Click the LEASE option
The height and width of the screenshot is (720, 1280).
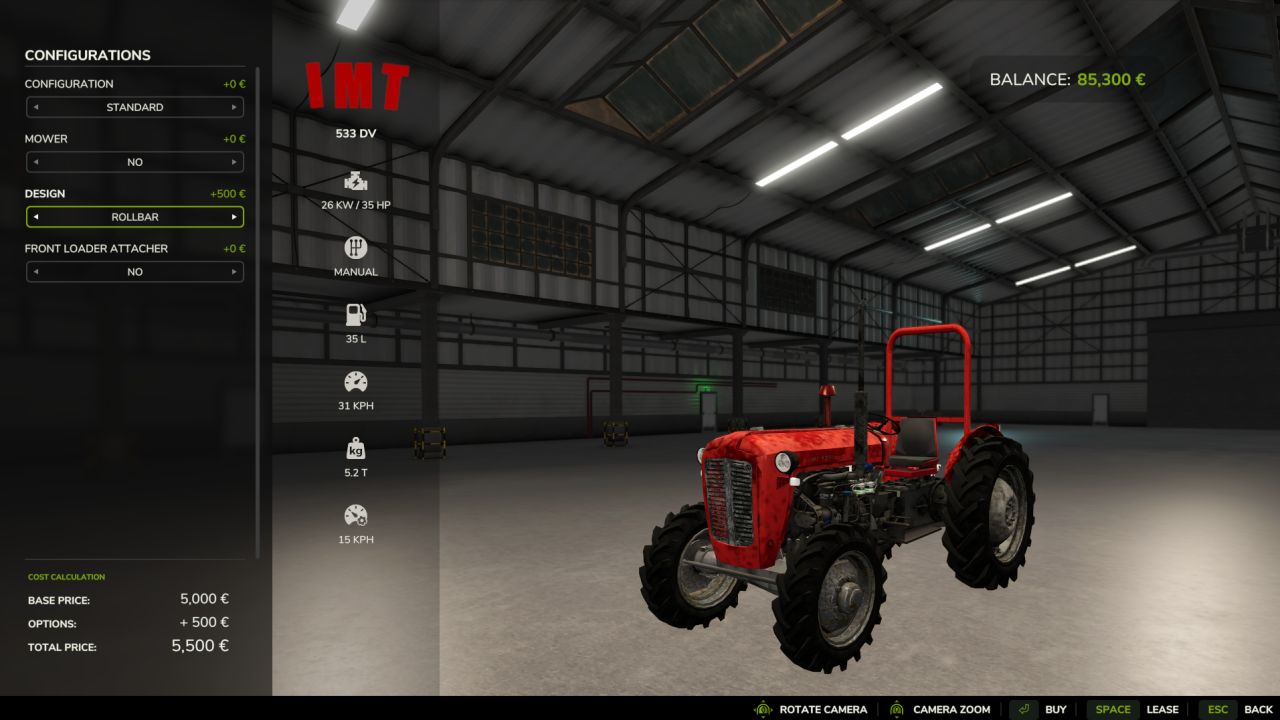tap(1163, 708)
